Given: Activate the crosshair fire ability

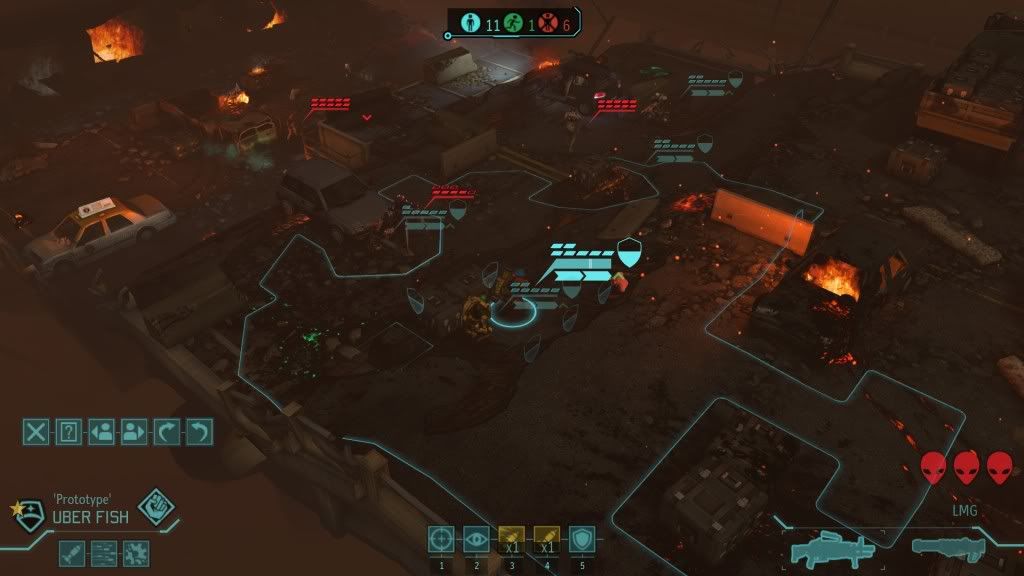Looking at the screenshot, I should (441, 540).
